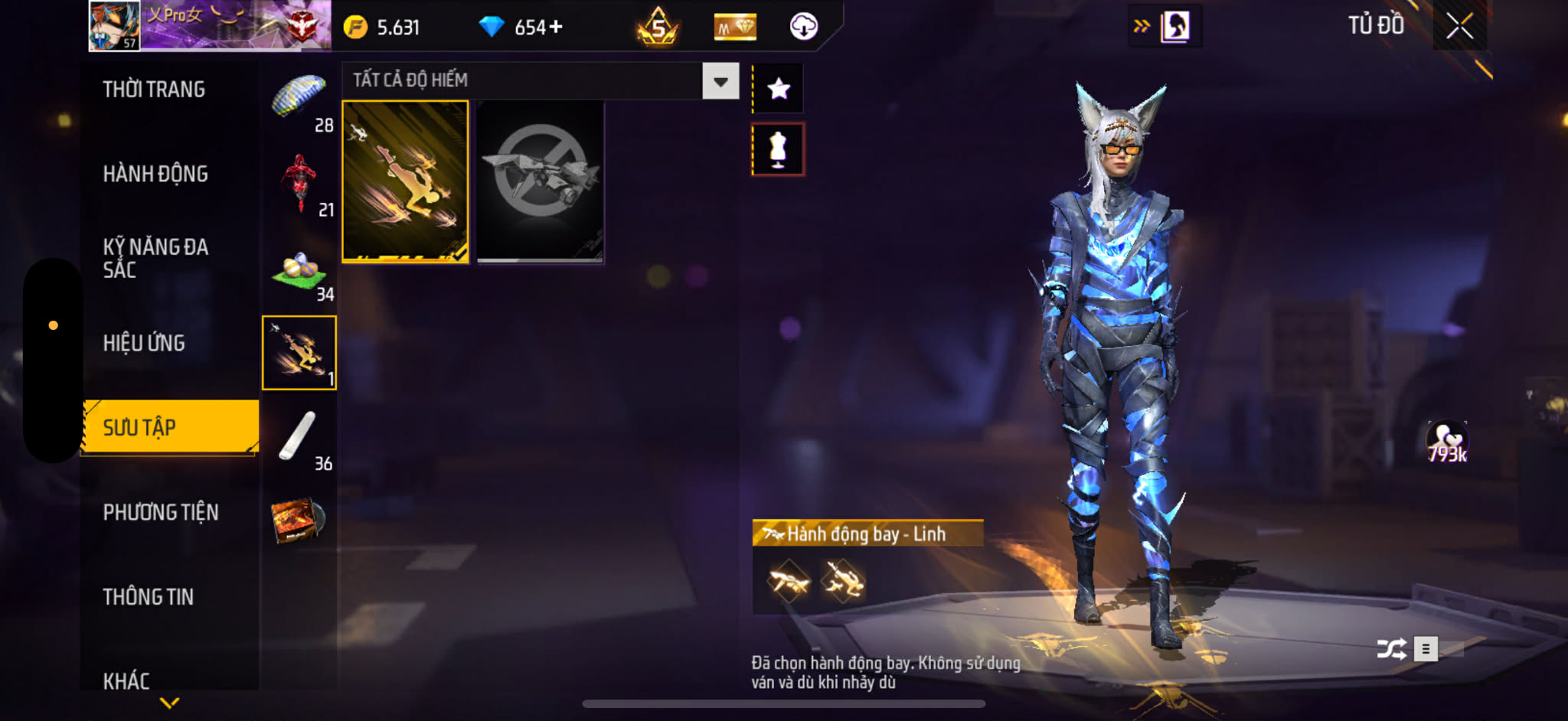Open the red backpack subcategory
The height and width of the screenshot is (721, 1568).
(x=299, y=182)
